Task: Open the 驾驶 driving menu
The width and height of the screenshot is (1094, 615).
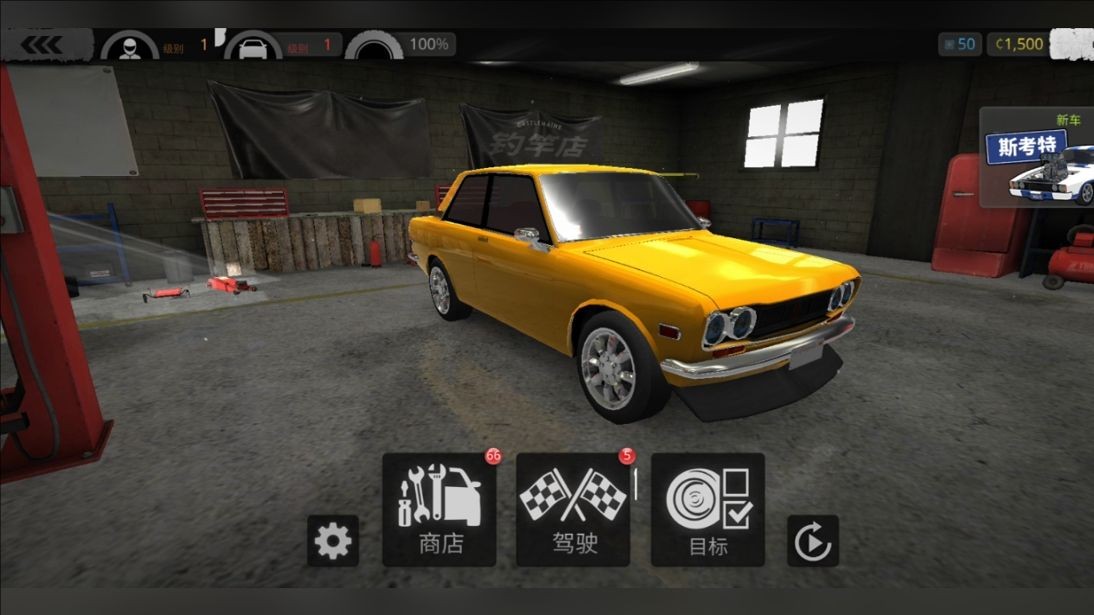Action: click(573, 509)
